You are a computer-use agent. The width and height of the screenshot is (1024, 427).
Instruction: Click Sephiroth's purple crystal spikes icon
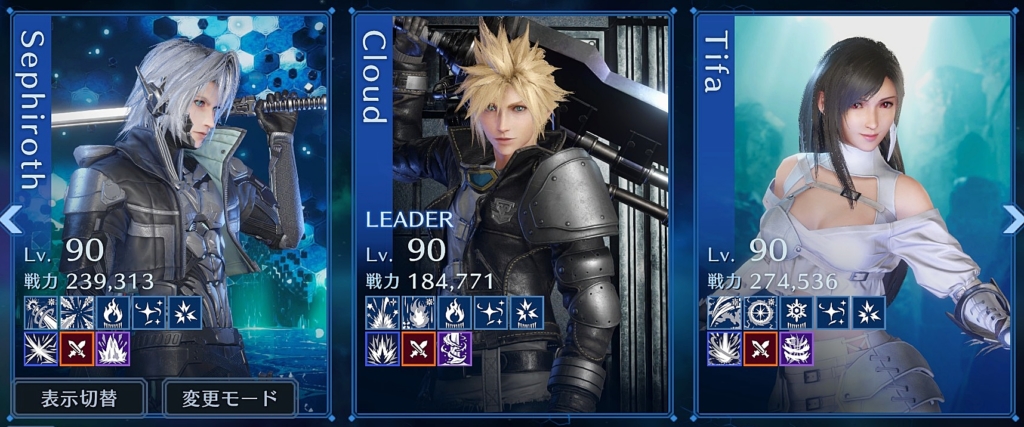click(114, 349)
